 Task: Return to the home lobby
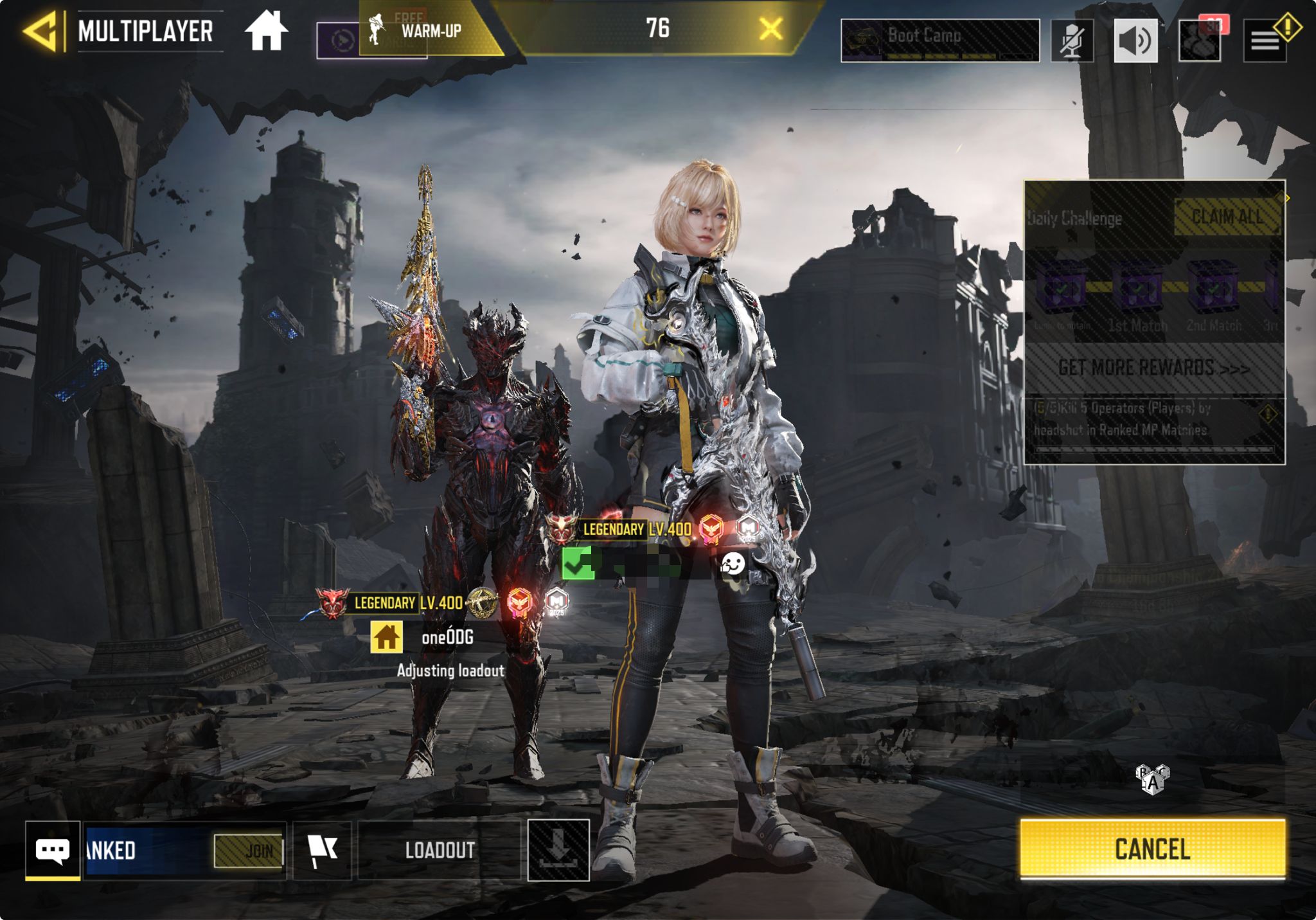266,31
